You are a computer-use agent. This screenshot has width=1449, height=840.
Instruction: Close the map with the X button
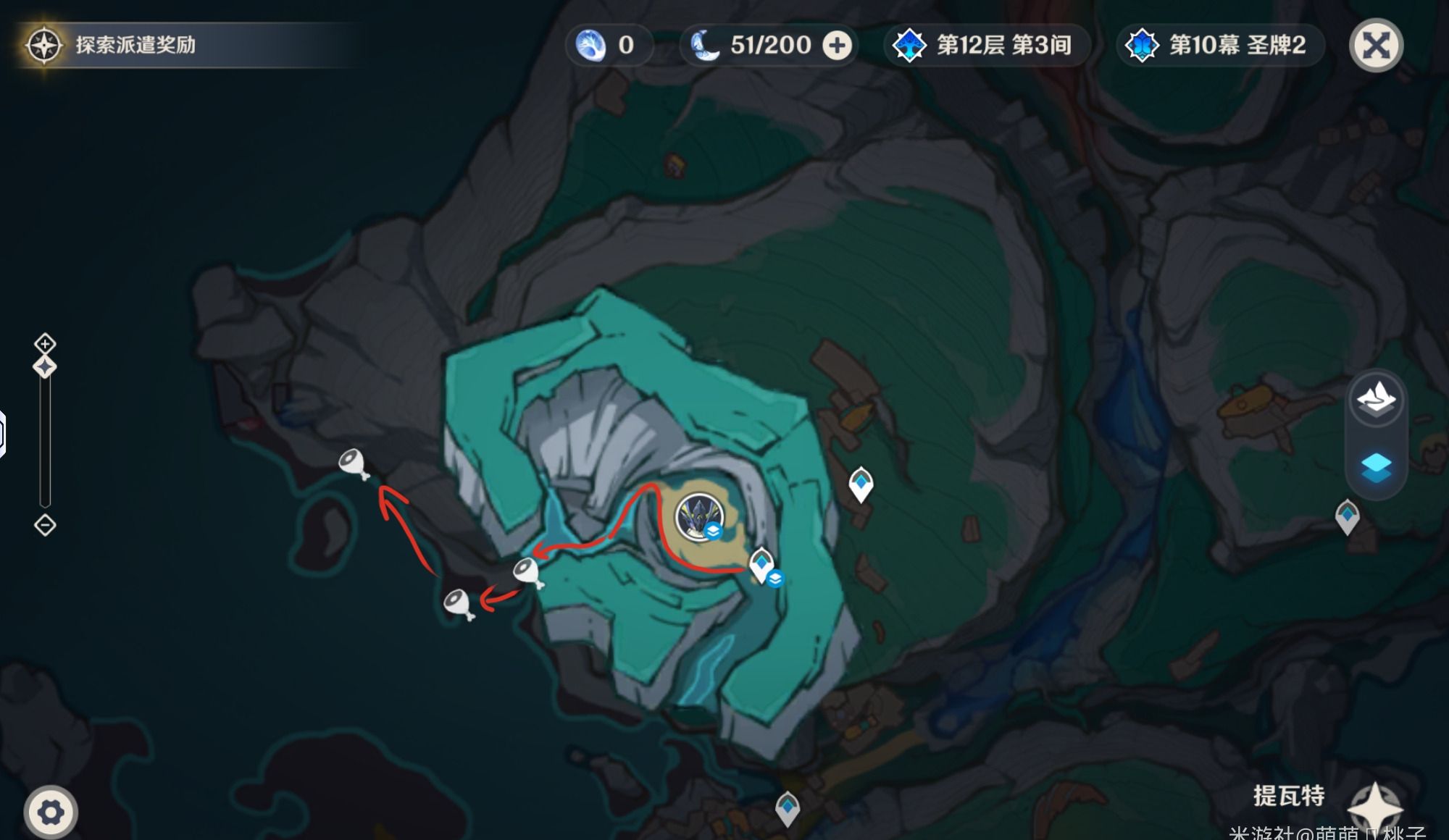(x=1375, y=46)
